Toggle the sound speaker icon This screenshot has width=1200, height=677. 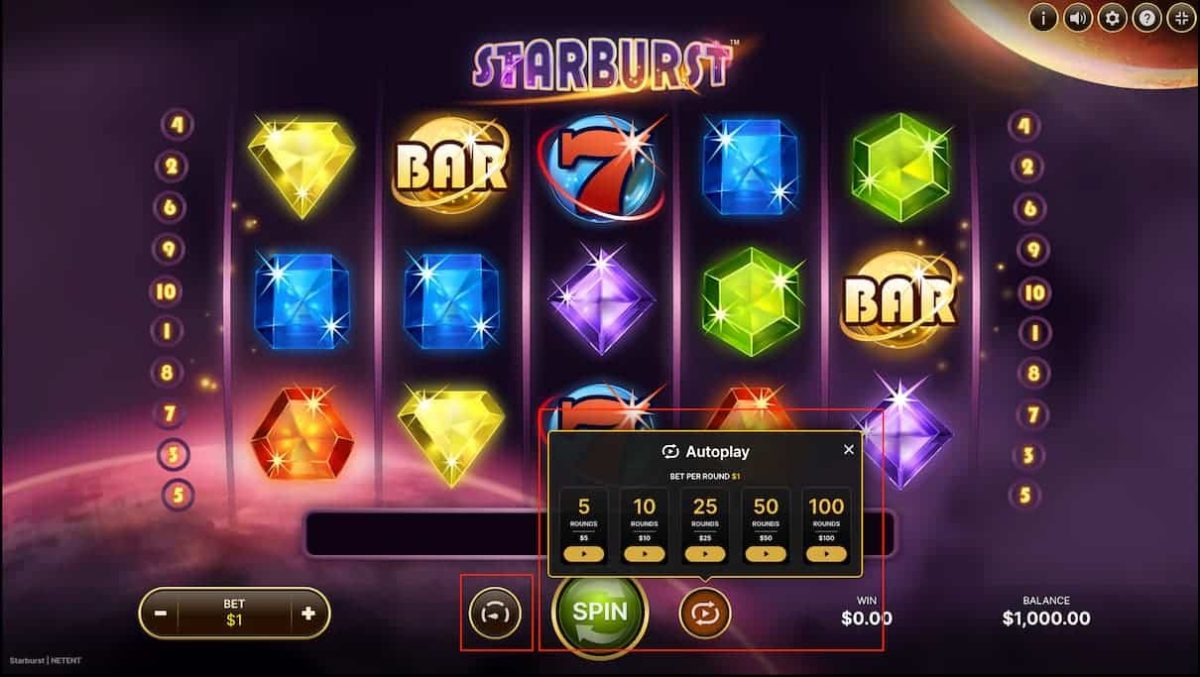1078,17
